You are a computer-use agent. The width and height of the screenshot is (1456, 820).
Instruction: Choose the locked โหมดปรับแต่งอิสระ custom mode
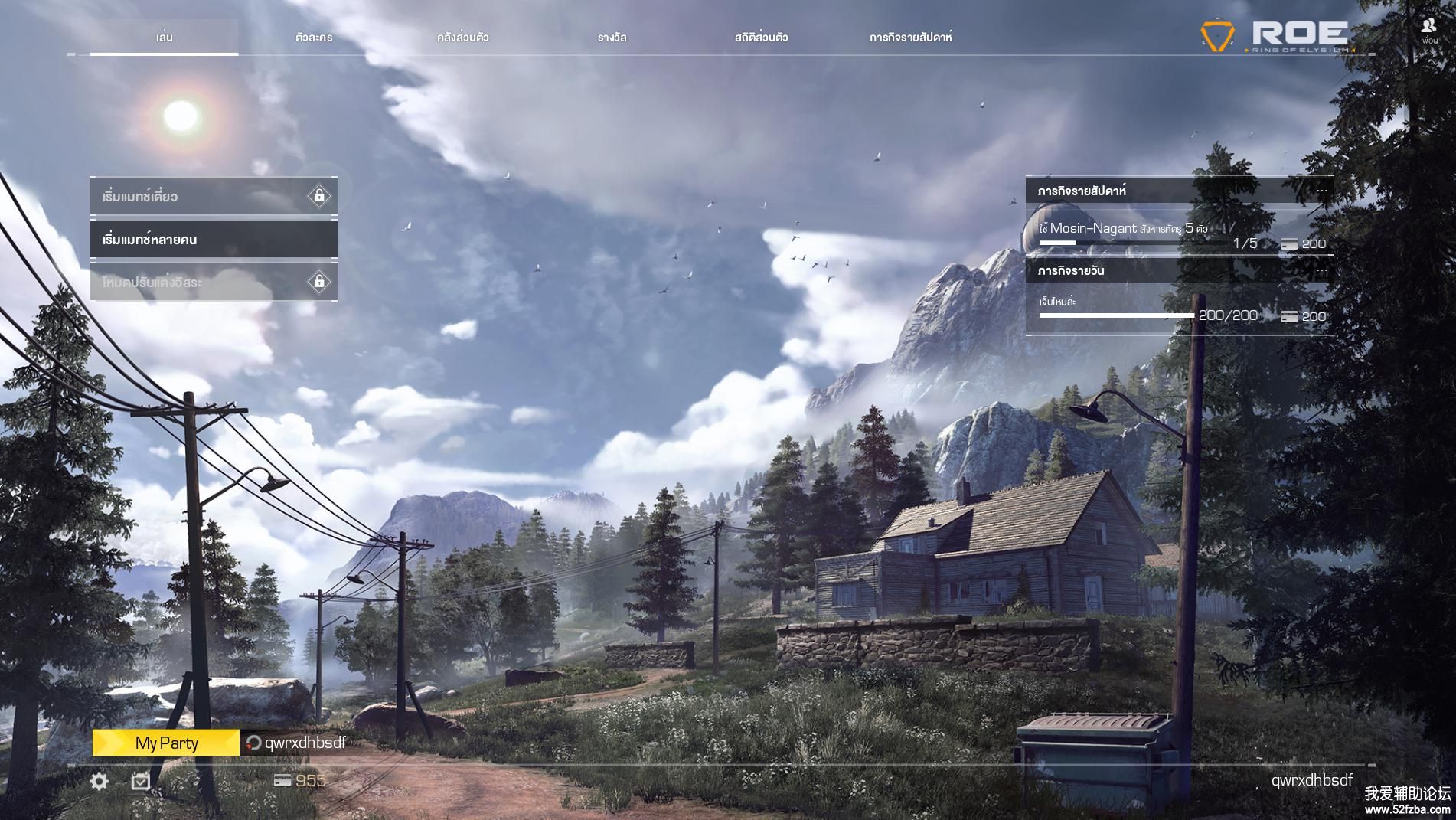[x=213, y=283]
